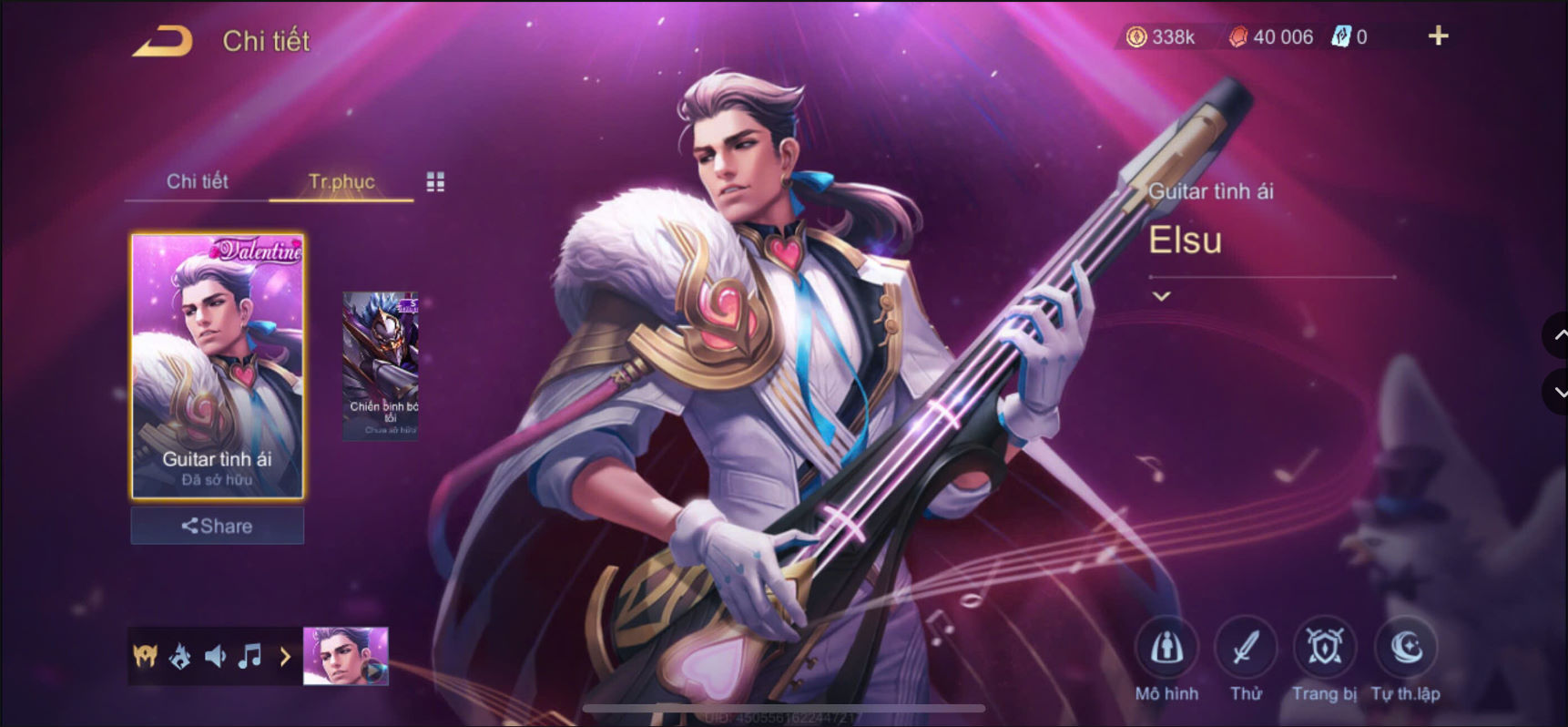1568x727 pixels.
Task: Open the grid view icon beside Tr.phục
Action: click(435, 181)
